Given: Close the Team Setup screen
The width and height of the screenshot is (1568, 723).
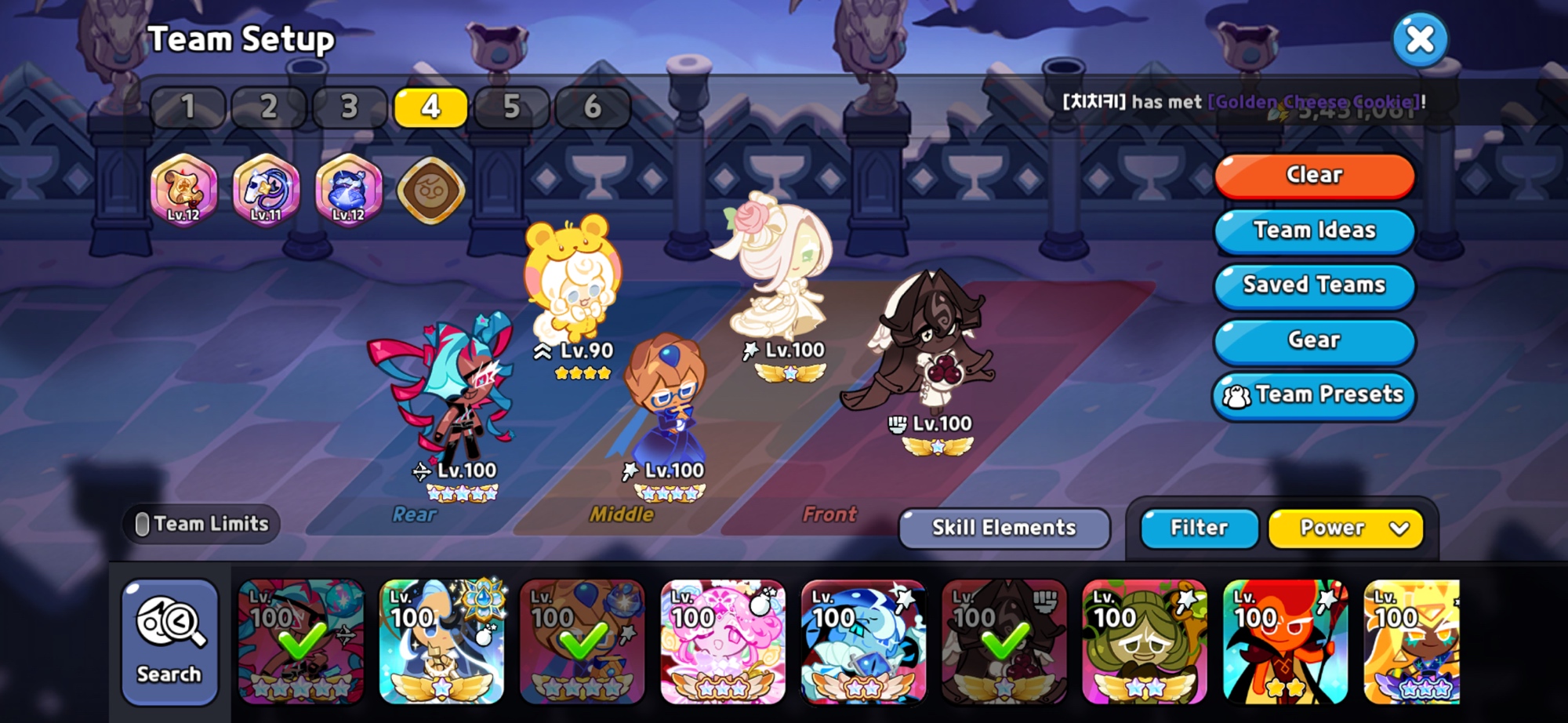Looking at the screenshot, I should [x=1420, y=39].
